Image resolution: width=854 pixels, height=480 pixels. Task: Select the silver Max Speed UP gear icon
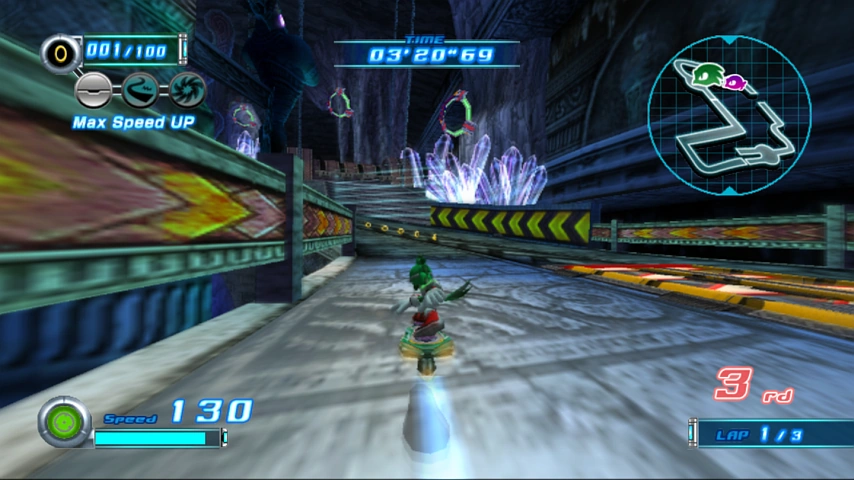[93, 90]
